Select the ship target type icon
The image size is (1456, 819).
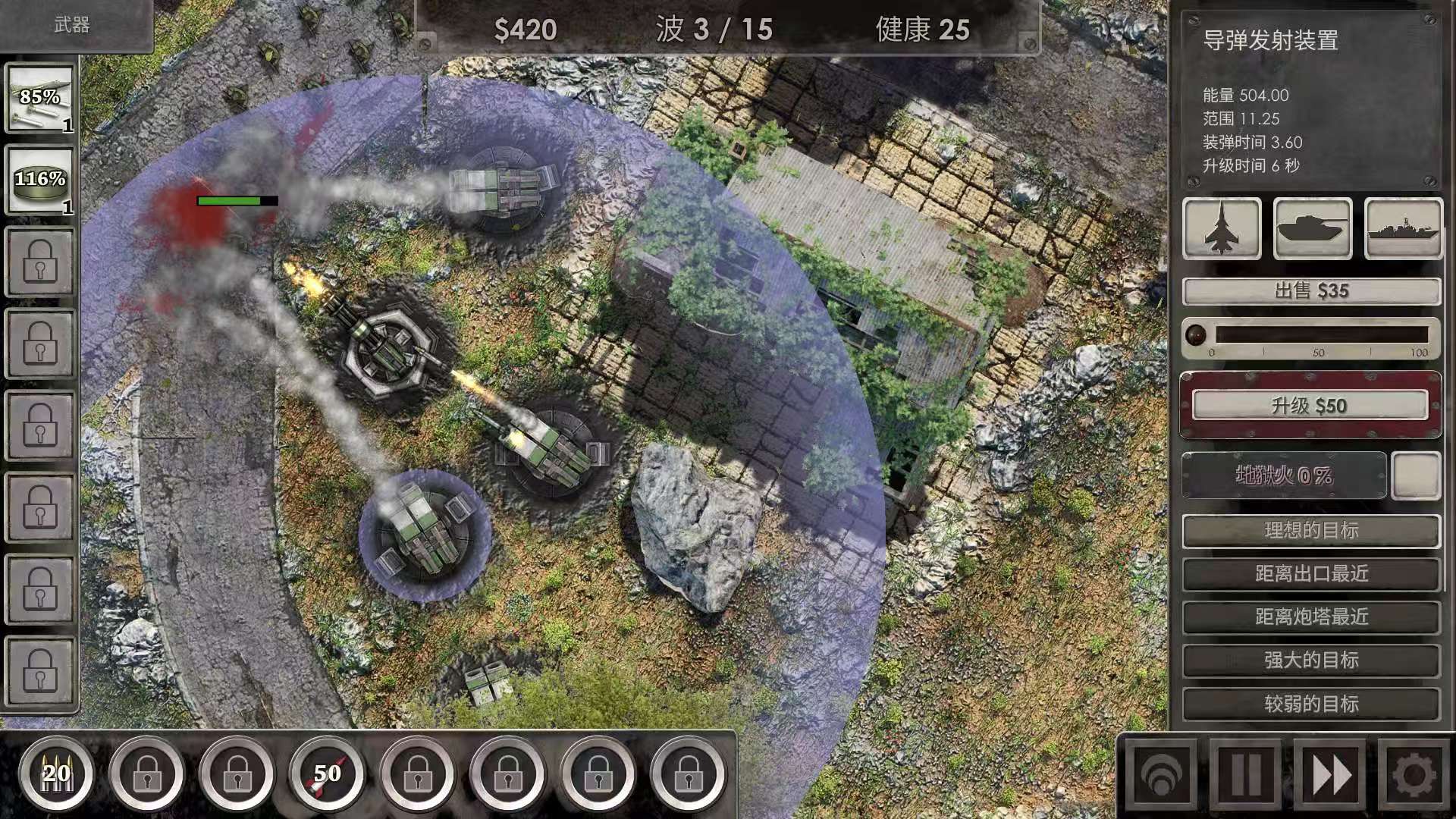(x=1404, y=228)
